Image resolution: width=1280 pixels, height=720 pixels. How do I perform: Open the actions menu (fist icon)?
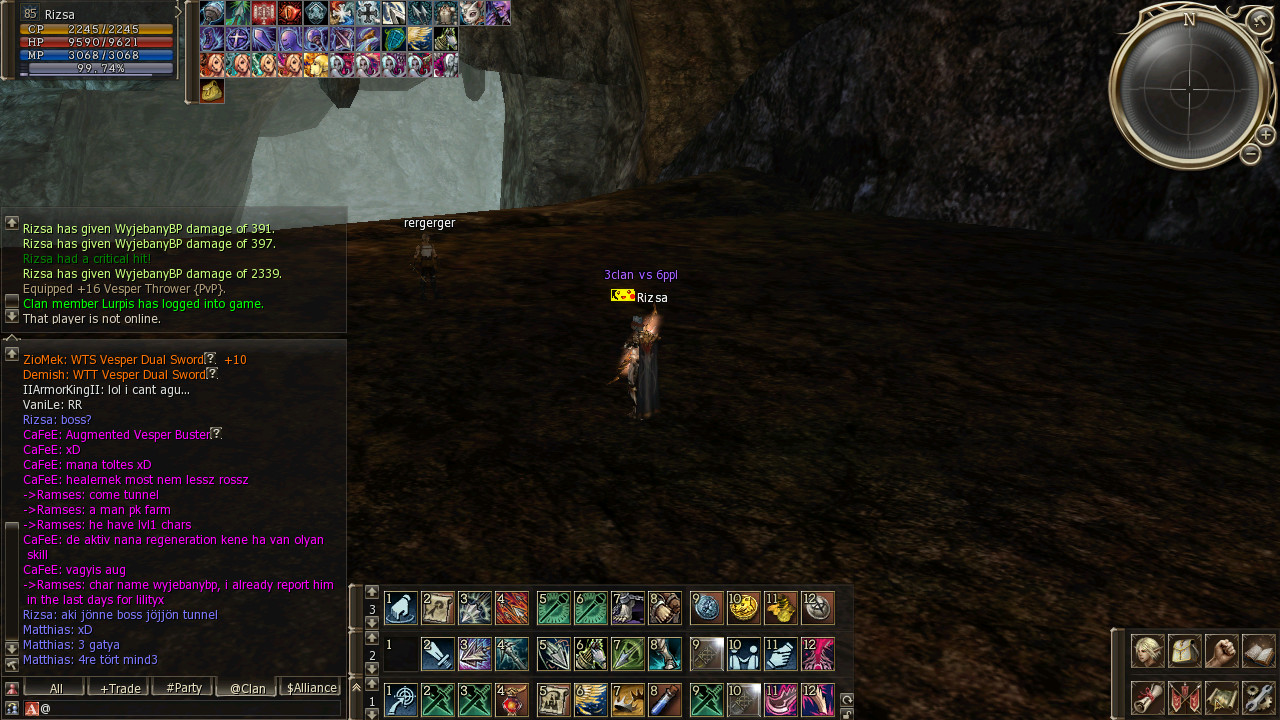coord(1221,651)
